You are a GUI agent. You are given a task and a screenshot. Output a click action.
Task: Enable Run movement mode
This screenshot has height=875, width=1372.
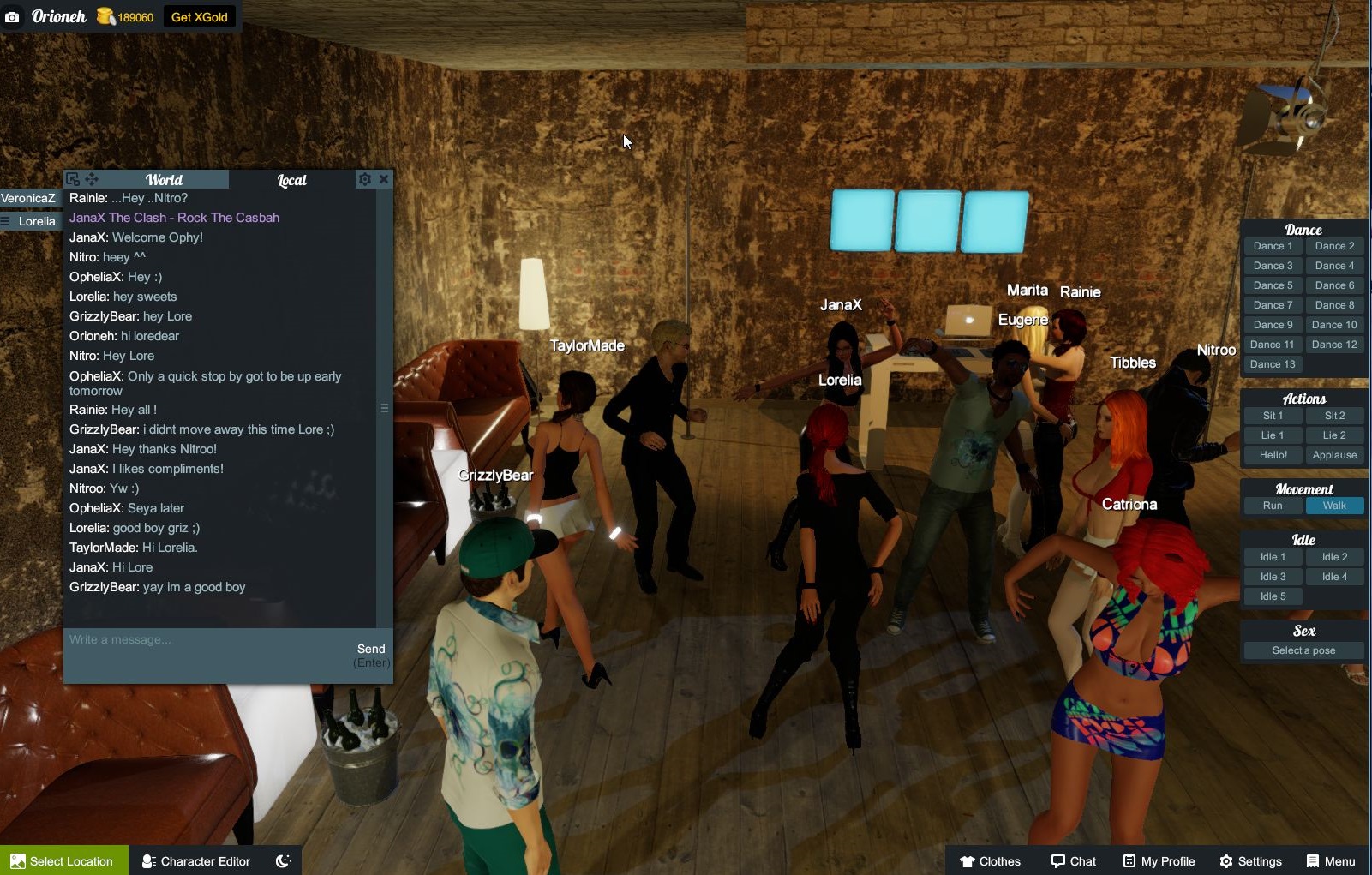tap(1272, 506)
